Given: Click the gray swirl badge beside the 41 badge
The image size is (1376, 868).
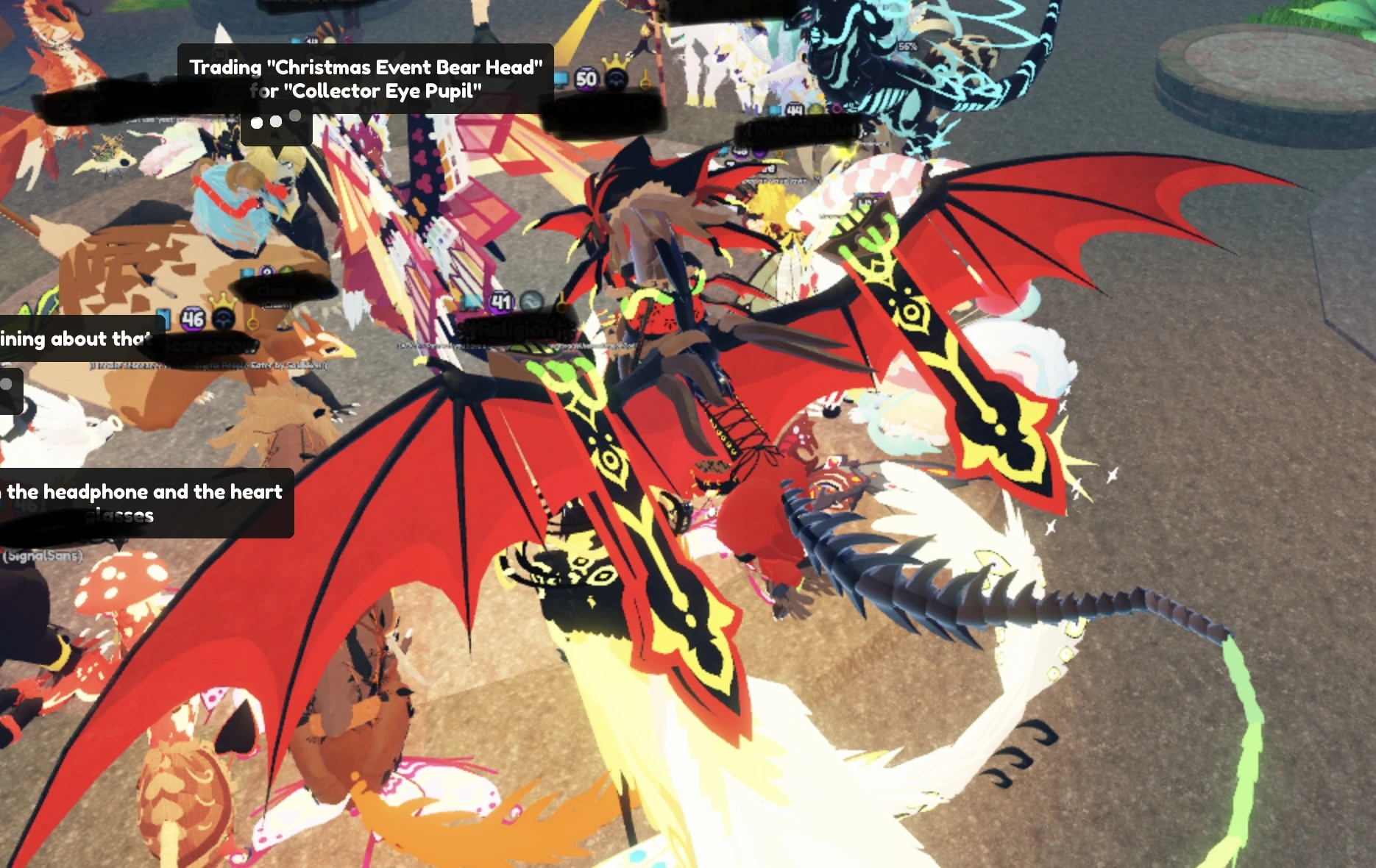Looking at the screenshot, I should point(531,300).
